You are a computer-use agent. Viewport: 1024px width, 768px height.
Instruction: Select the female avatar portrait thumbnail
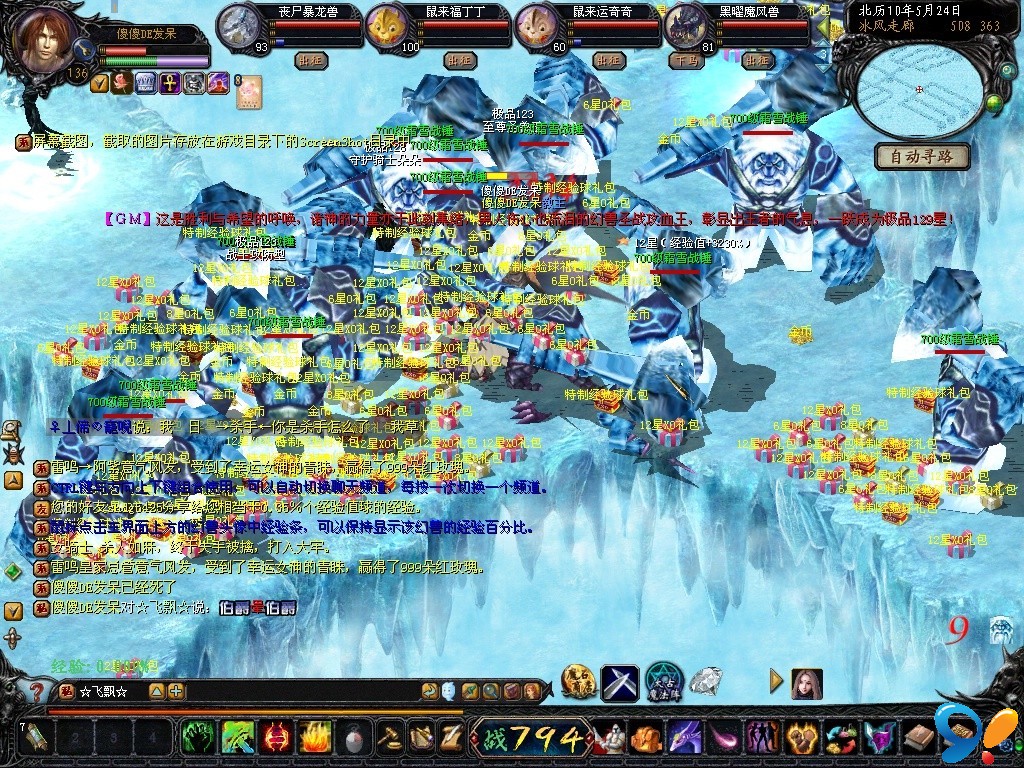point(807,684)
